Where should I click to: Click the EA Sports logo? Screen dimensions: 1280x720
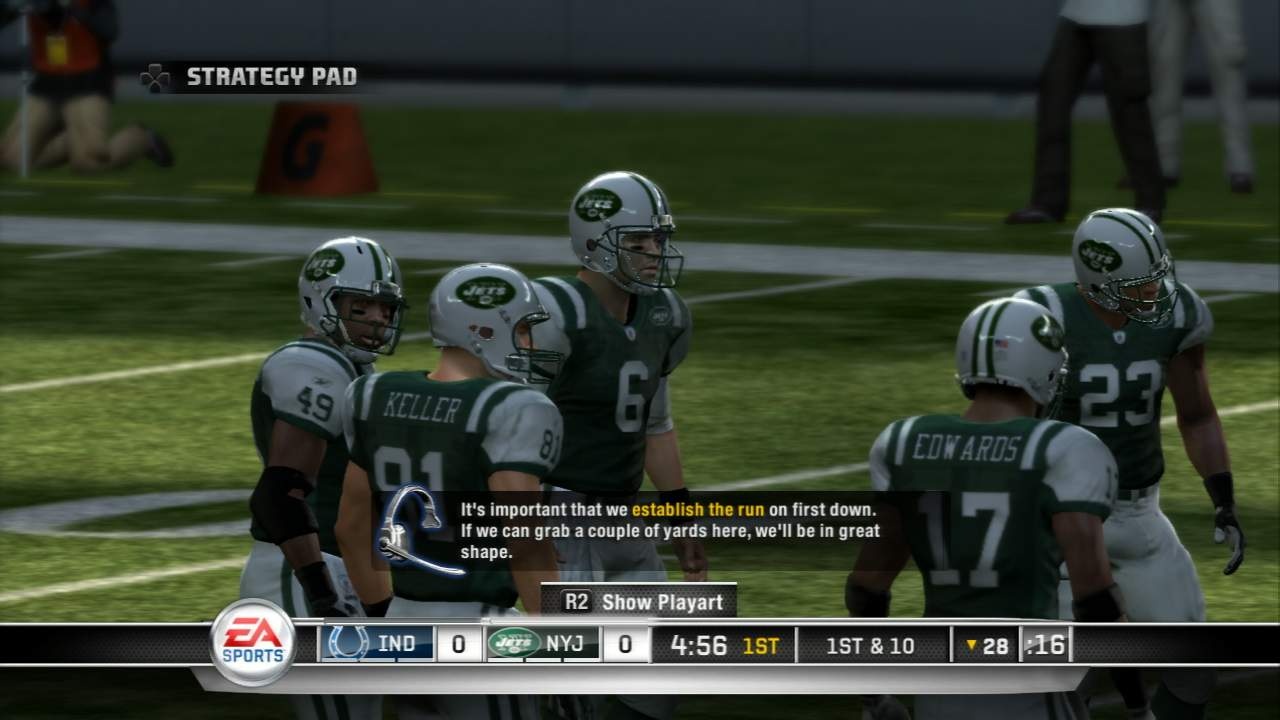tap(252, 642)
